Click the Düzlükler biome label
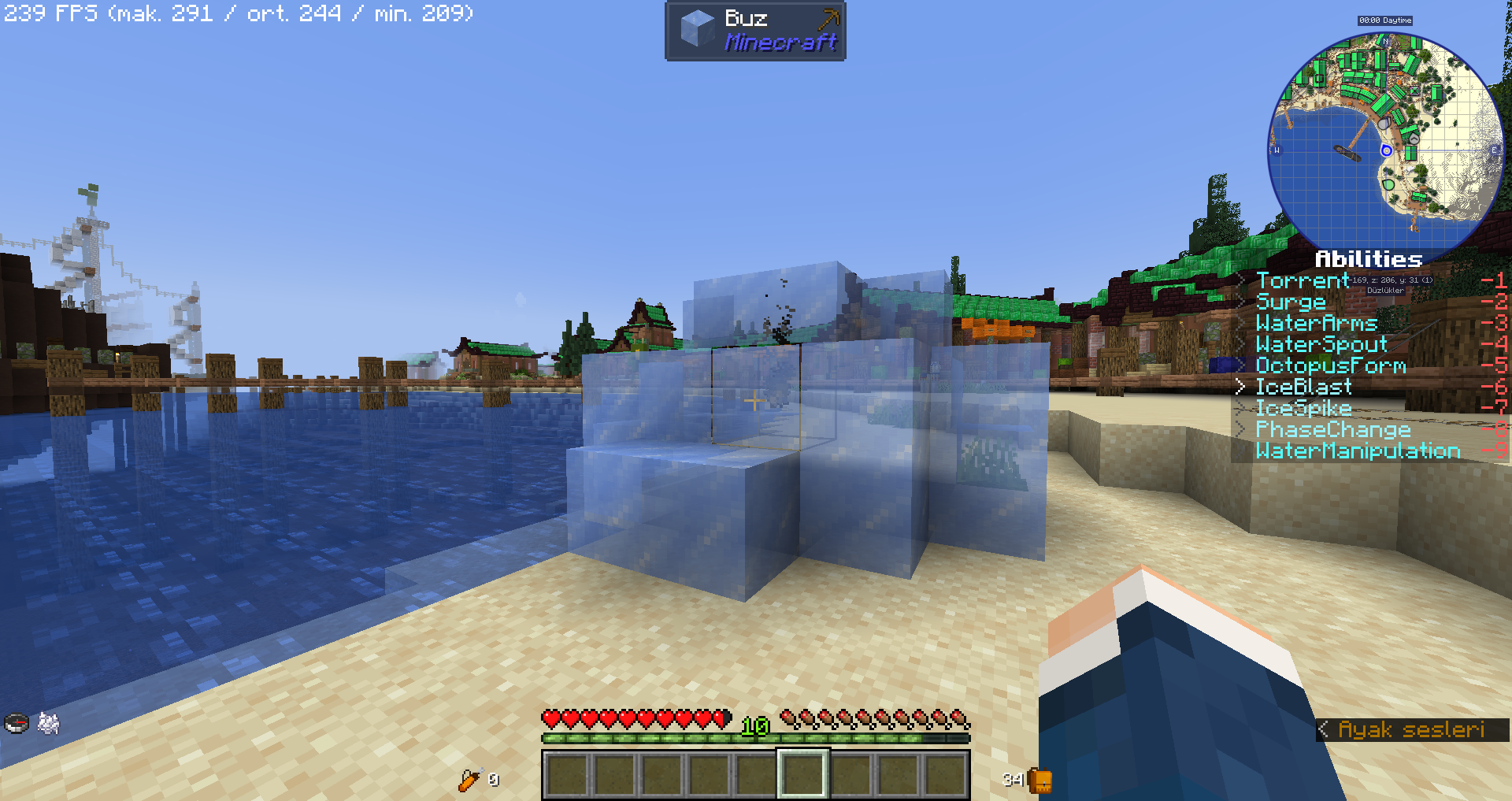Screen dimensions: 1512x801 tap(1385, 291)
